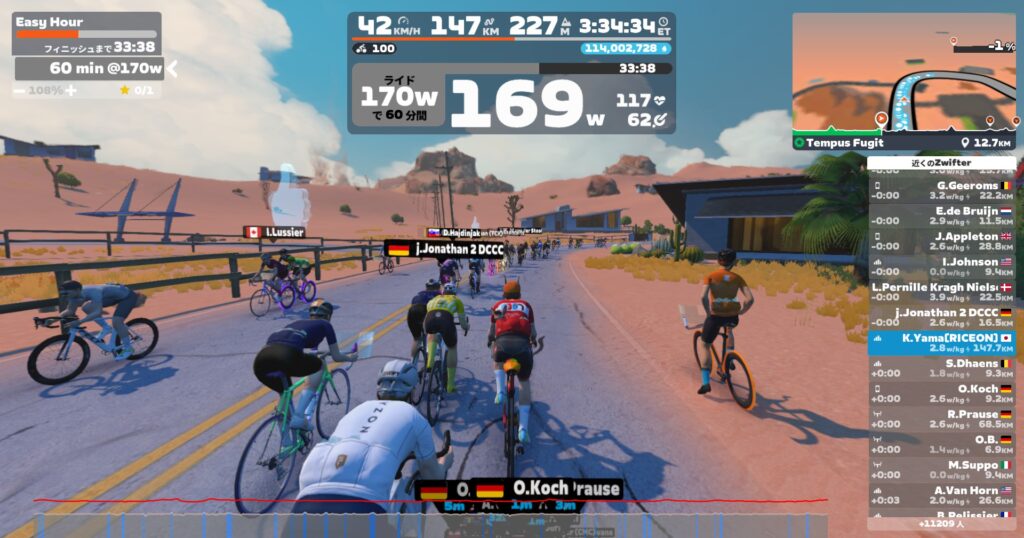Image resolution: width=1024 pixels, height=538 pixels.
Task: Select R.Prause in the rider list
Action: click(941, 419)
